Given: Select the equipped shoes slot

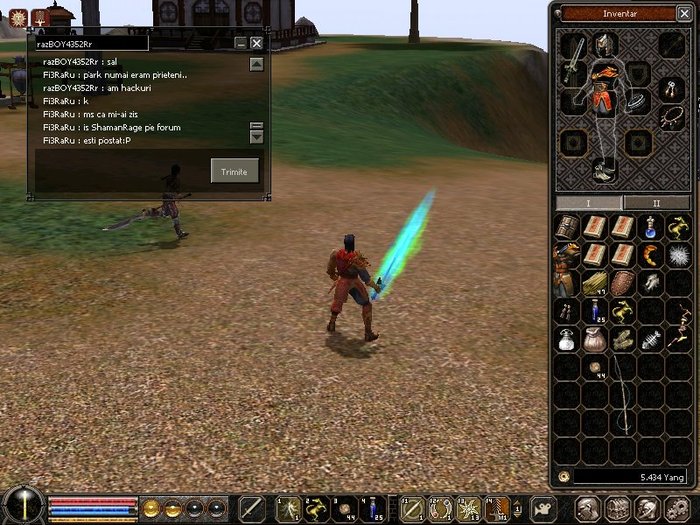Looking at the screenshot, I should pyautogui.click(x=604, y=172).
